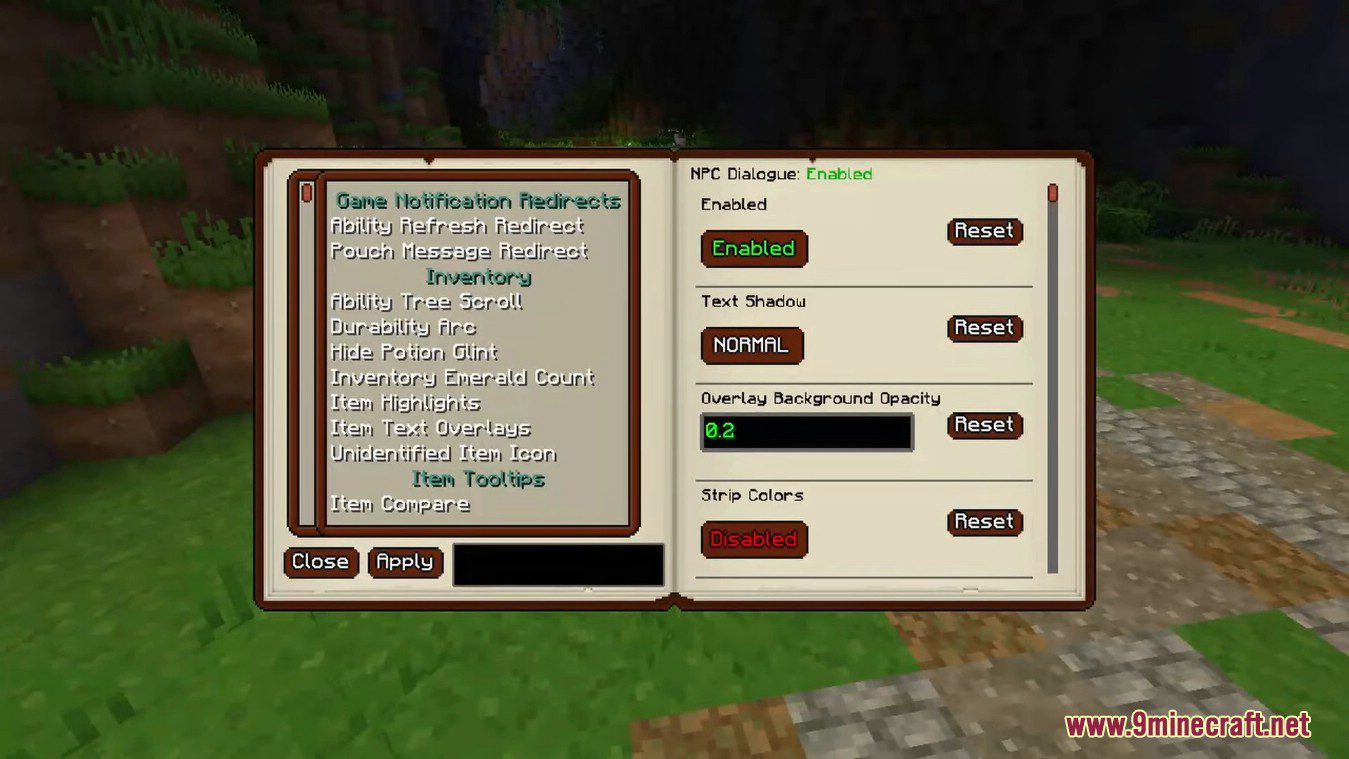Select the Item Compare setting
Viewport: 1349px width, 759px height.
399,504
